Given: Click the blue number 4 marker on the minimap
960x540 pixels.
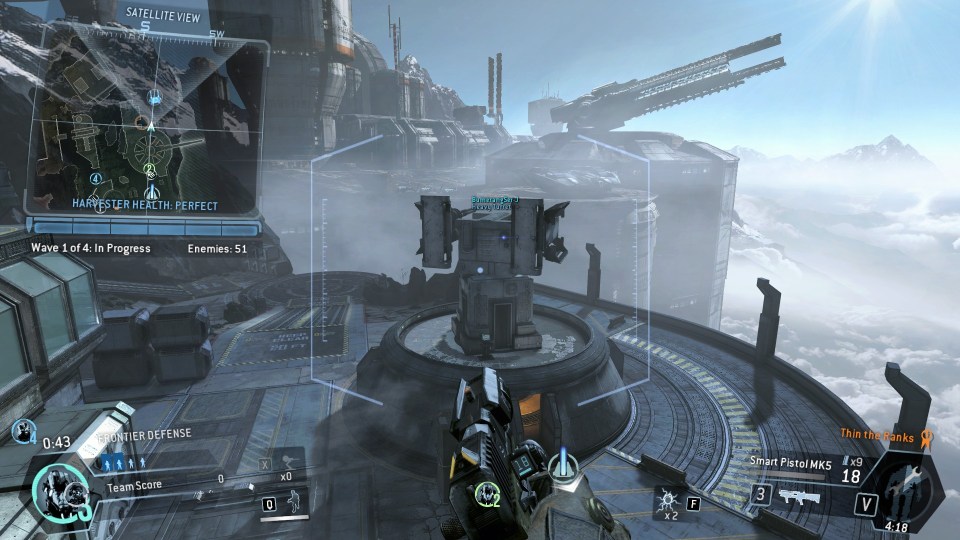Looking at the screenshot, I should tap(96, 178).
